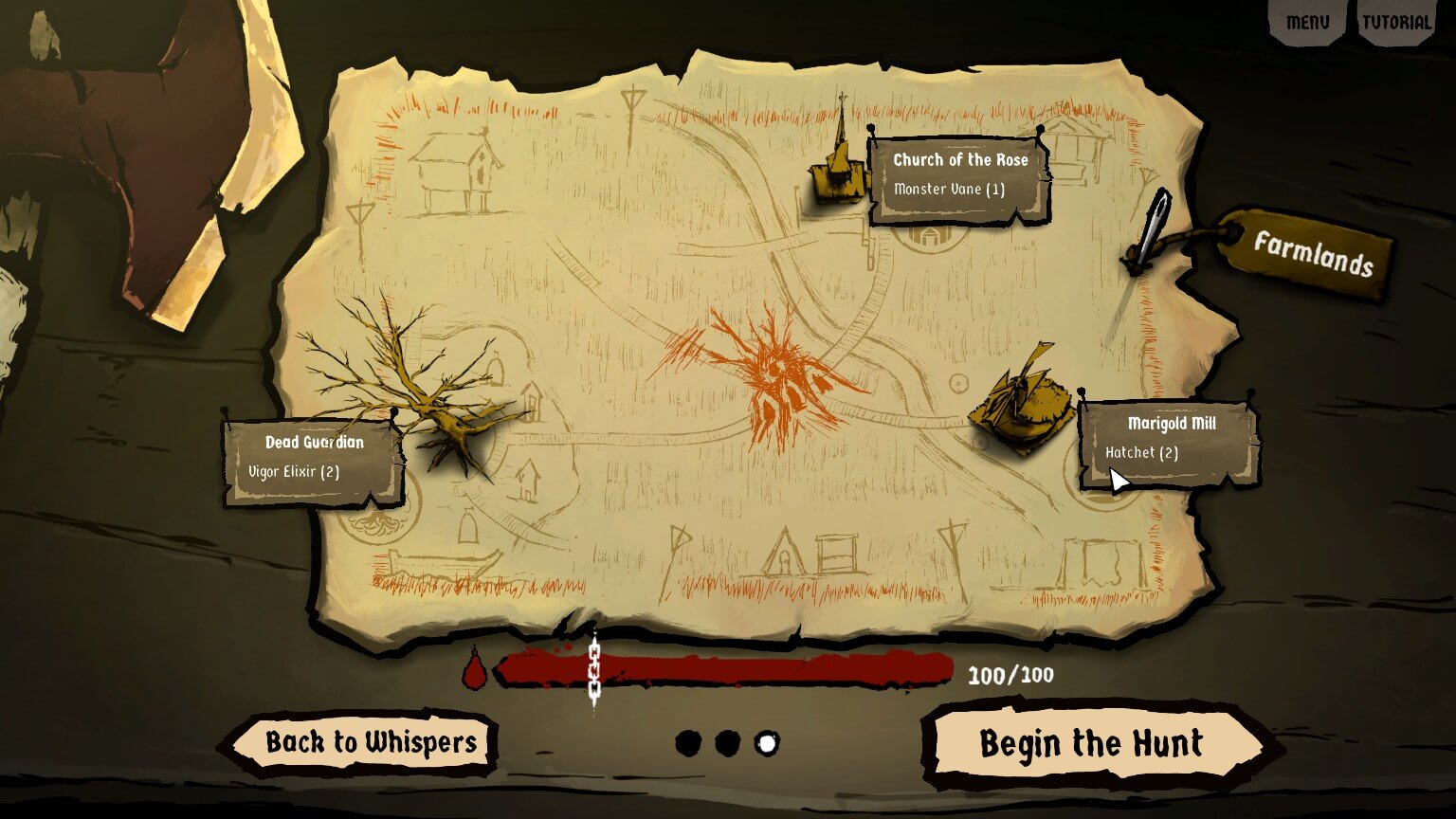
Task: Click Back to Whispers
Action: pos(370,743)
